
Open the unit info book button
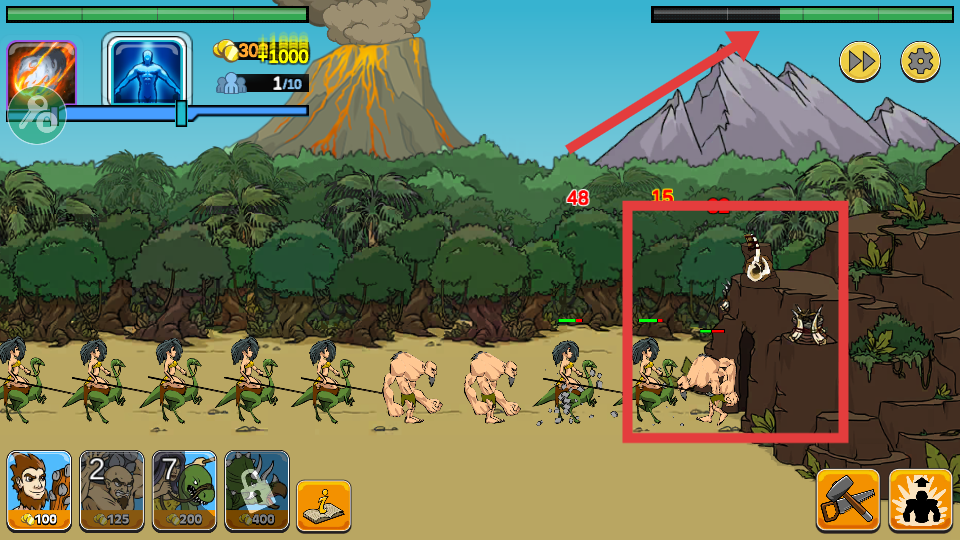point(323,505)
